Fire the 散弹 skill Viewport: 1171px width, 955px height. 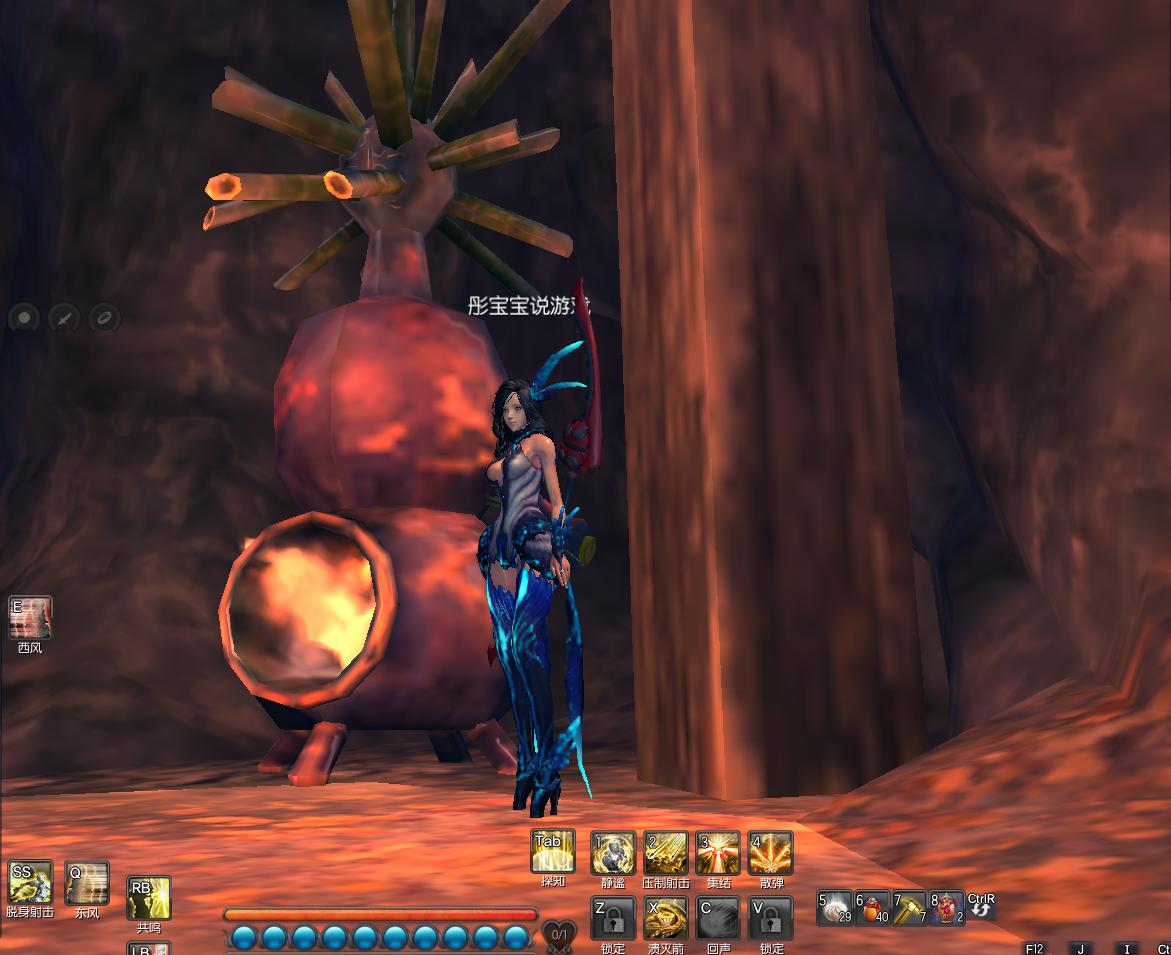(x=770, y=854)
